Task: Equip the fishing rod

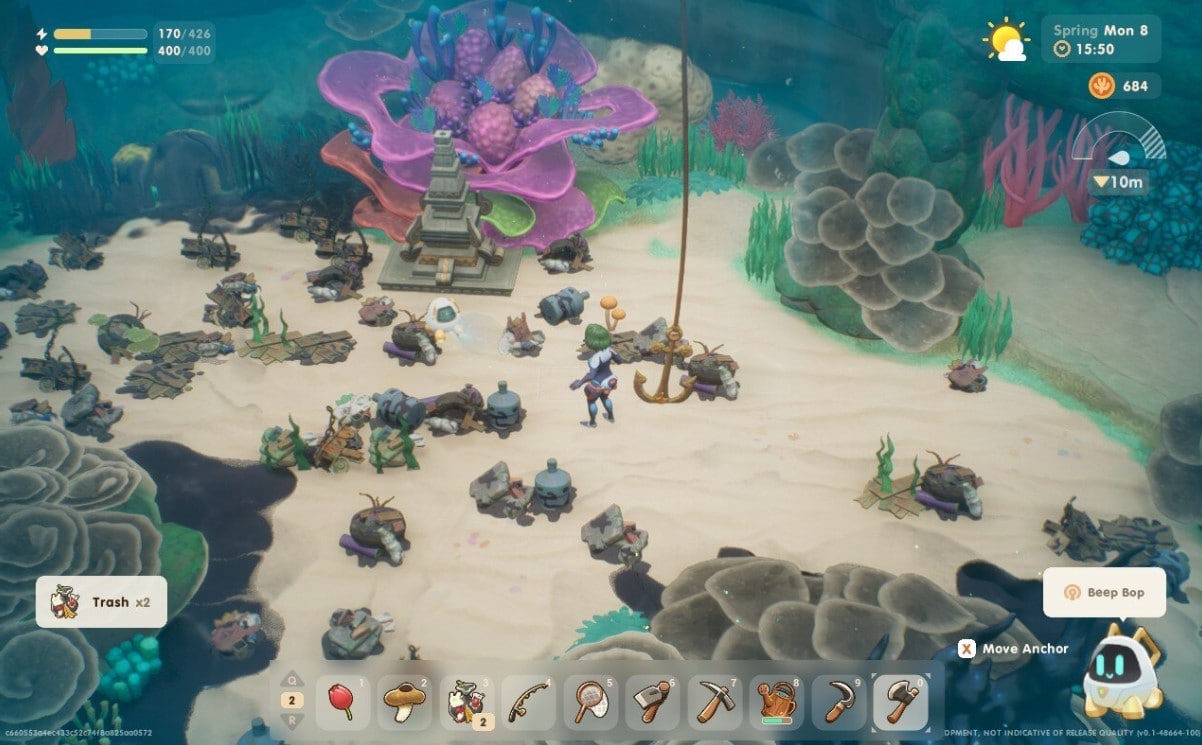Action: pyautogui.click(x=529, y=702)
